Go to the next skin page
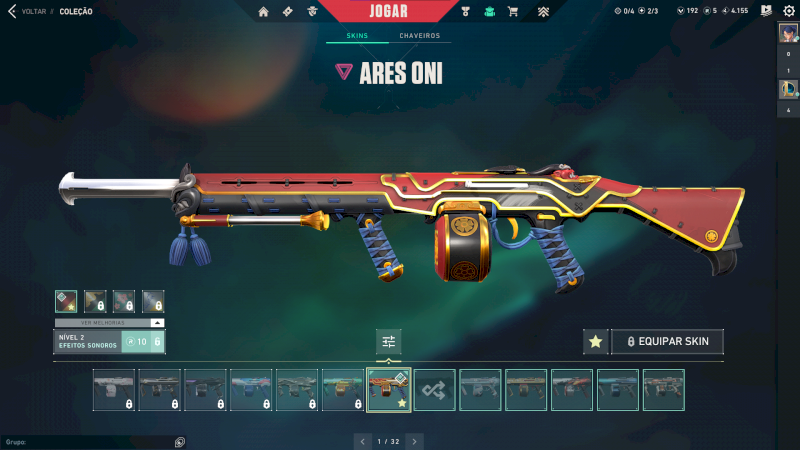 tap(414, 440)
